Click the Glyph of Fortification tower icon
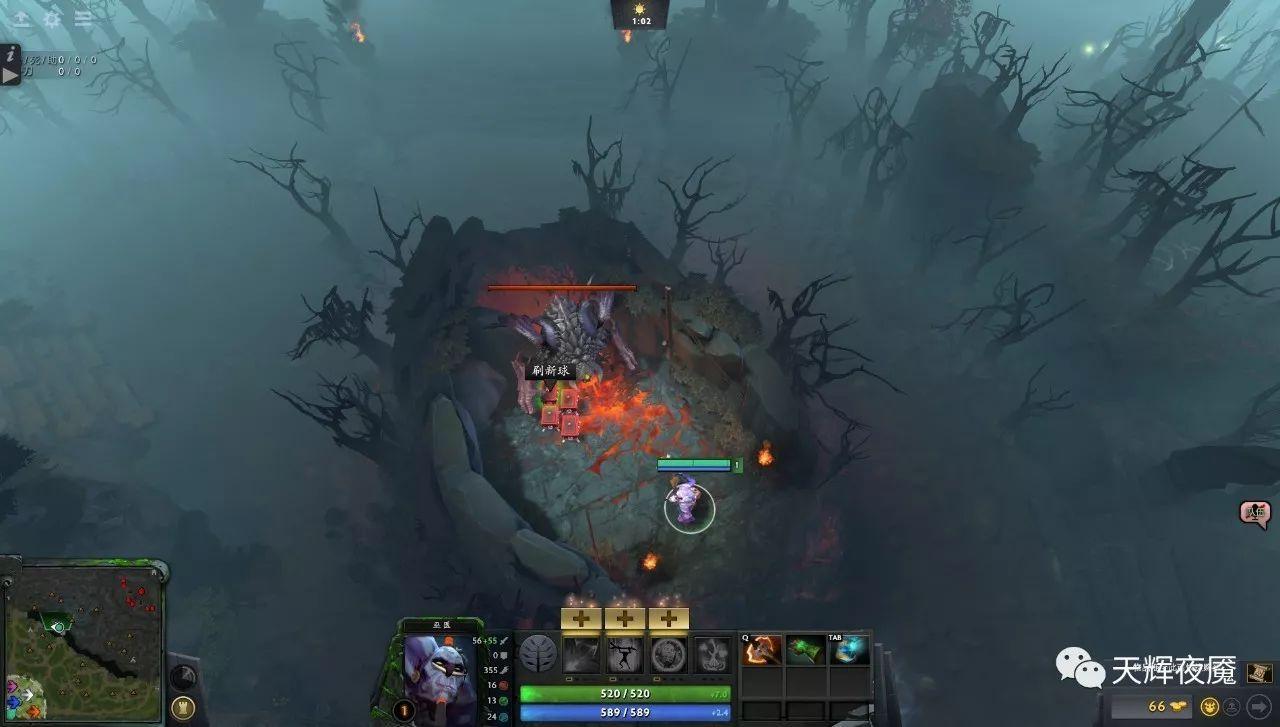1280x727 pixels. (x=183, y=708)
